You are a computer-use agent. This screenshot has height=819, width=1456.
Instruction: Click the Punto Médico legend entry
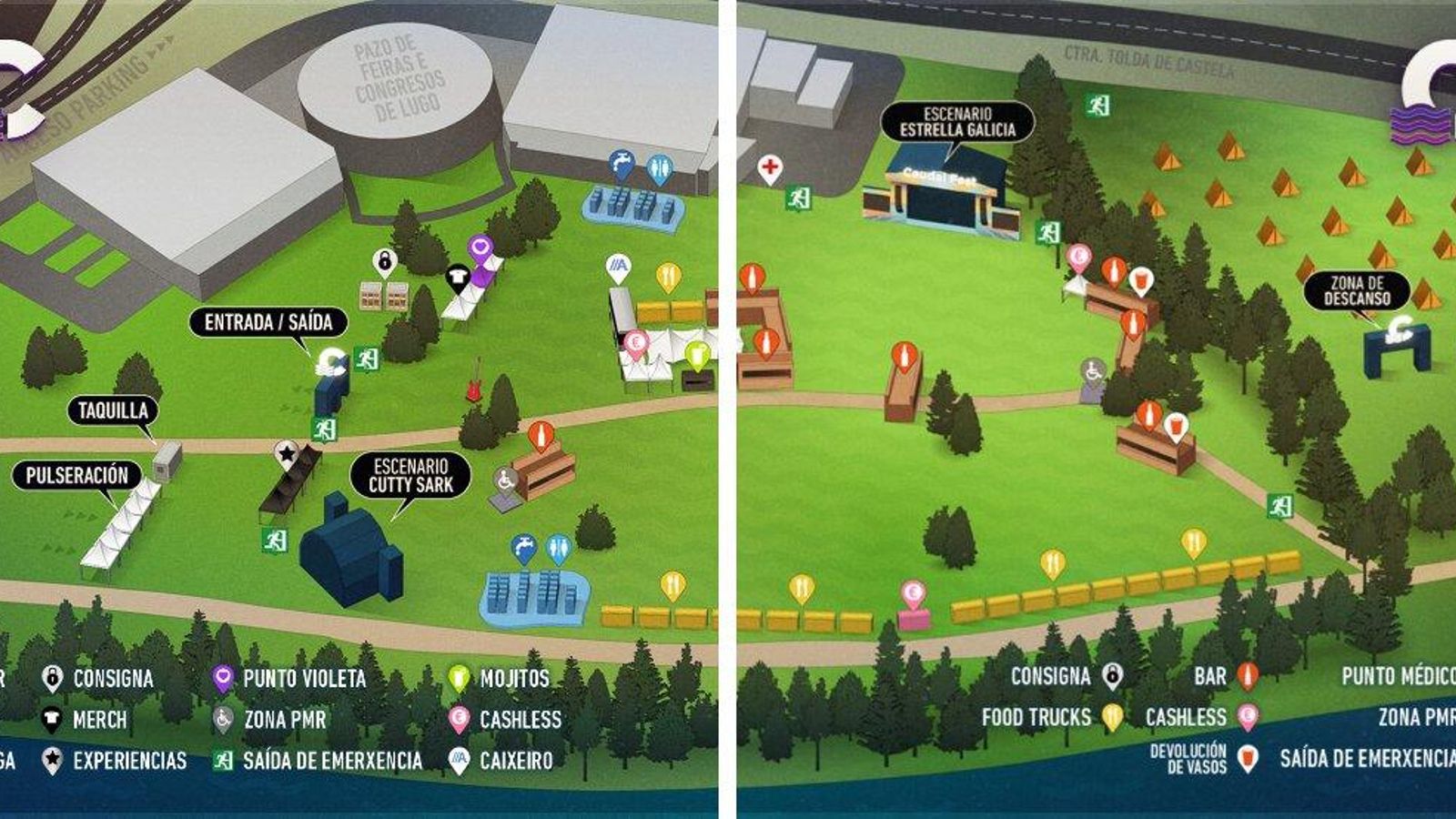[1398, 676]
